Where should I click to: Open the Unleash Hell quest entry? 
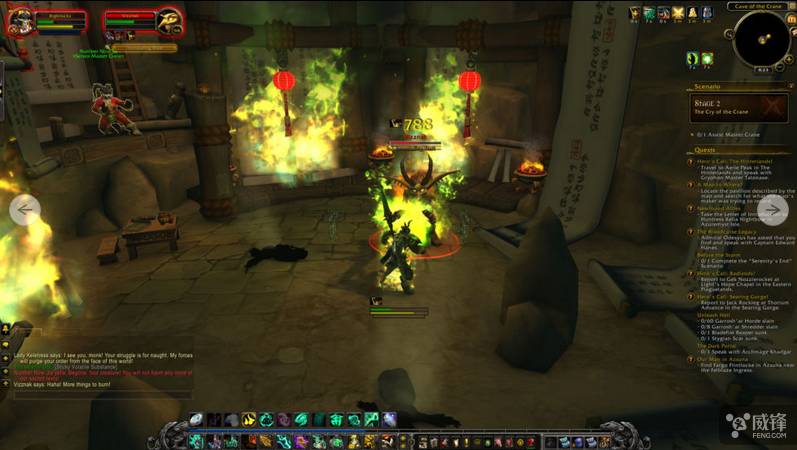[711, 314]
